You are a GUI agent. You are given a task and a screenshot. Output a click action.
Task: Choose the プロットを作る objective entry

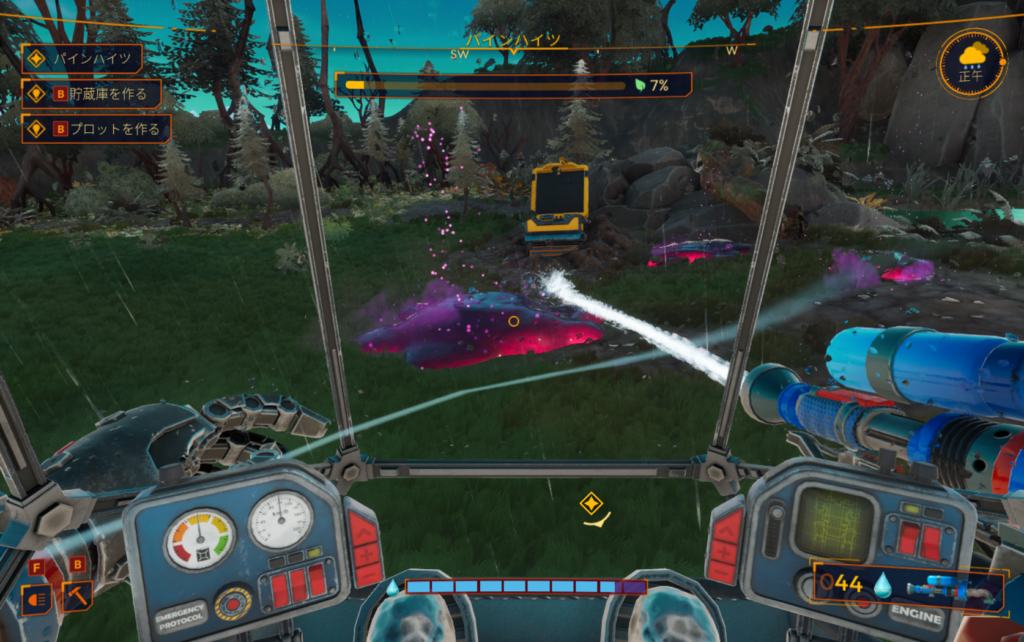tap(96, 129)
